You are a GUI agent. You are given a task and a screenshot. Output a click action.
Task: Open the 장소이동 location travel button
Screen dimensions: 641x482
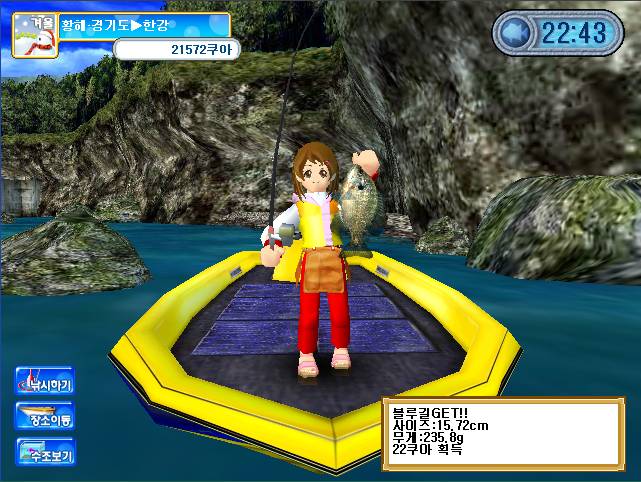[45, 417]
